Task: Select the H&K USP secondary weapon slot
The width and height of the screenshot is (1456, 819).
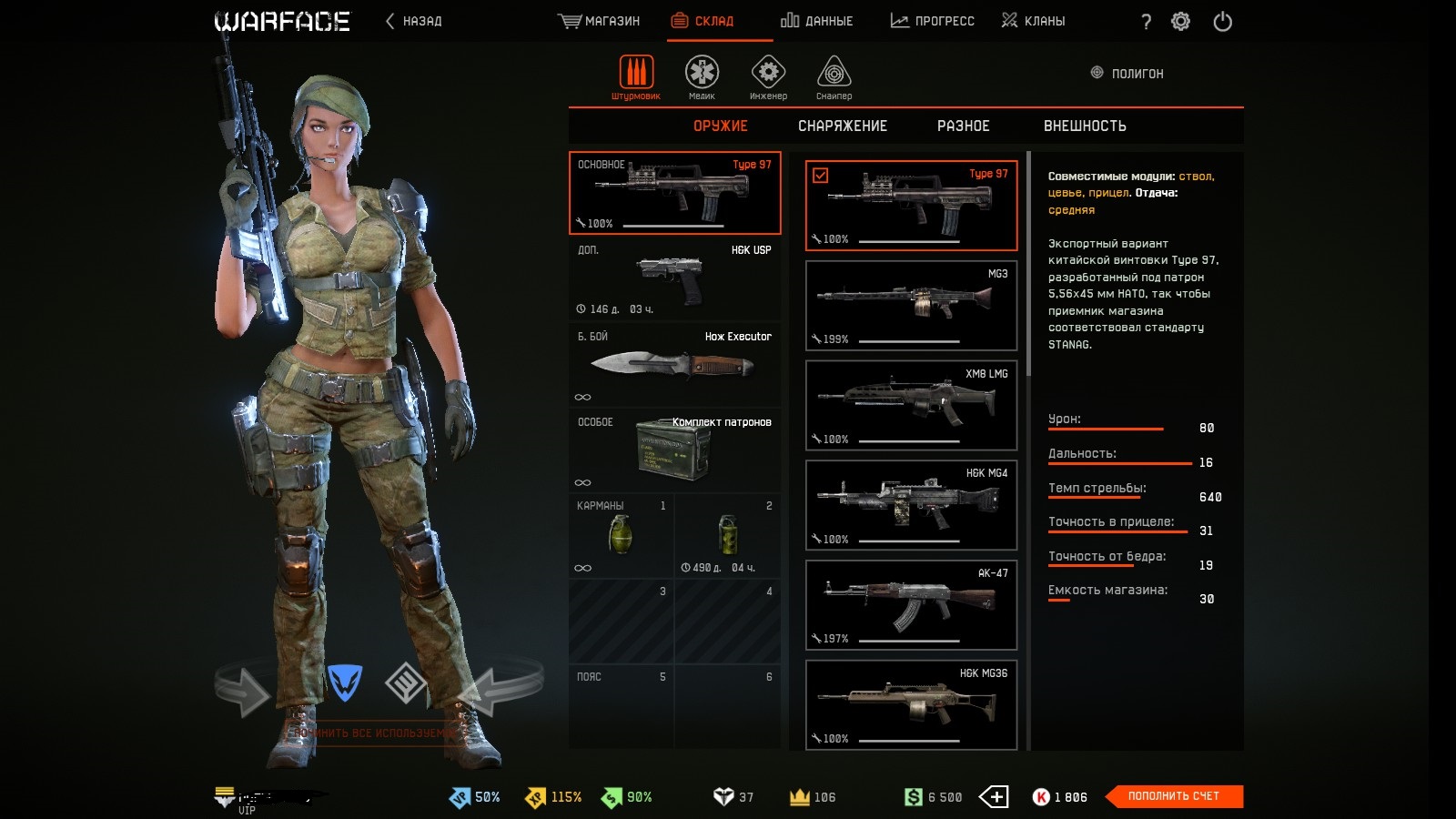Action: [674, 278]
